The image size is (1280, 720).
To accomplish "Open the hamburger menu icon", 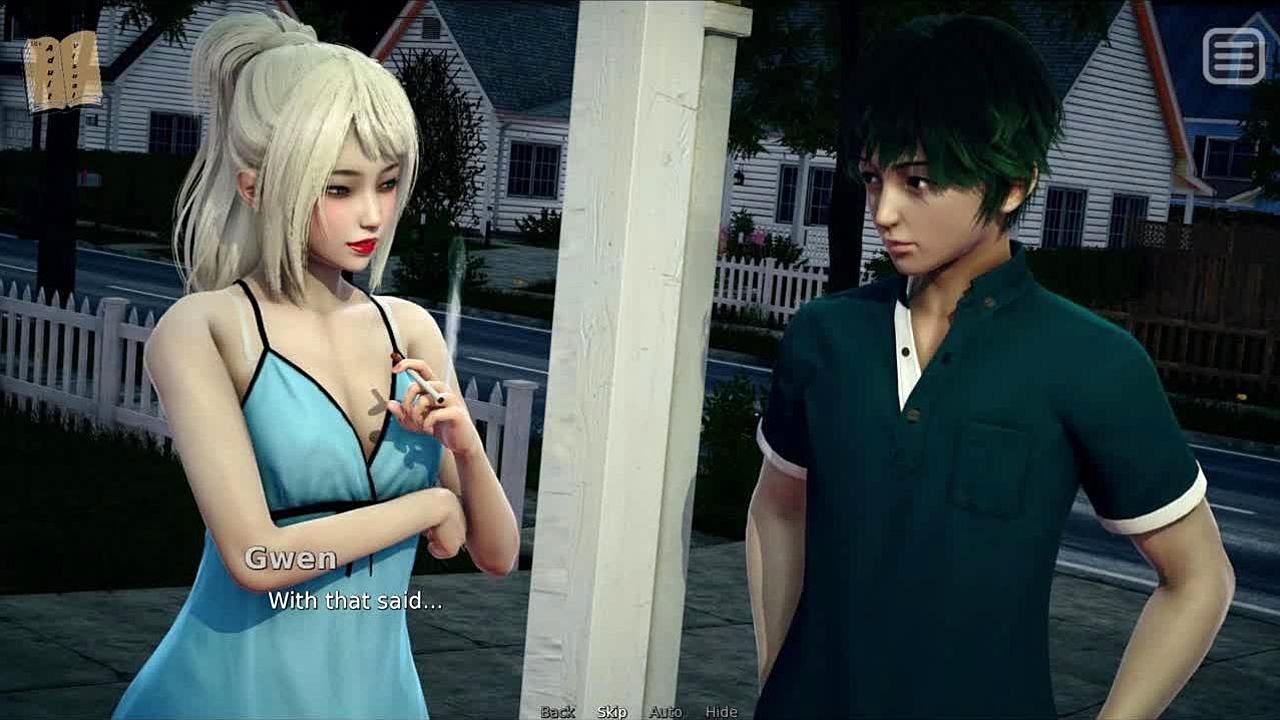I will click(1233, 56).
